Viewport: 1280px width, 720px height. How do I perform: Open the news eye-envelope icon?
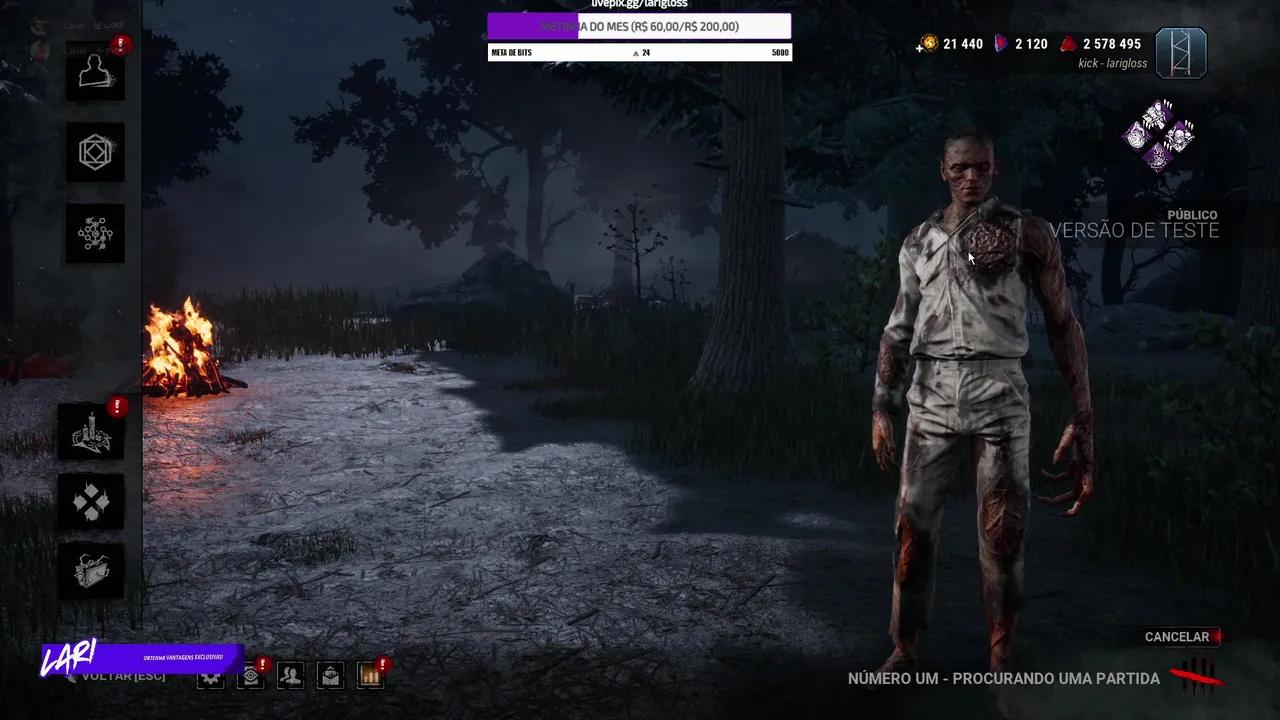[x=249, y=676]
